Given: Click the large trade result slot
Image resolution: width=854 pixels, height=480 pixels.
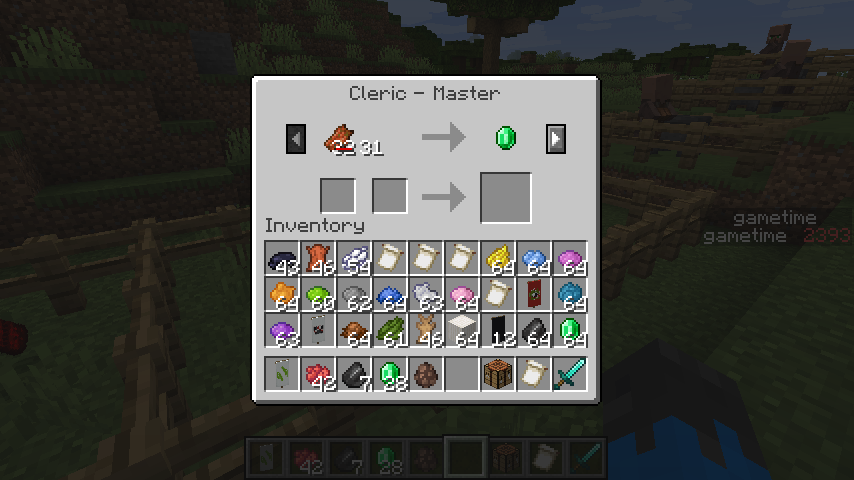Looking at the screenshot, I should tap(505, 197).
